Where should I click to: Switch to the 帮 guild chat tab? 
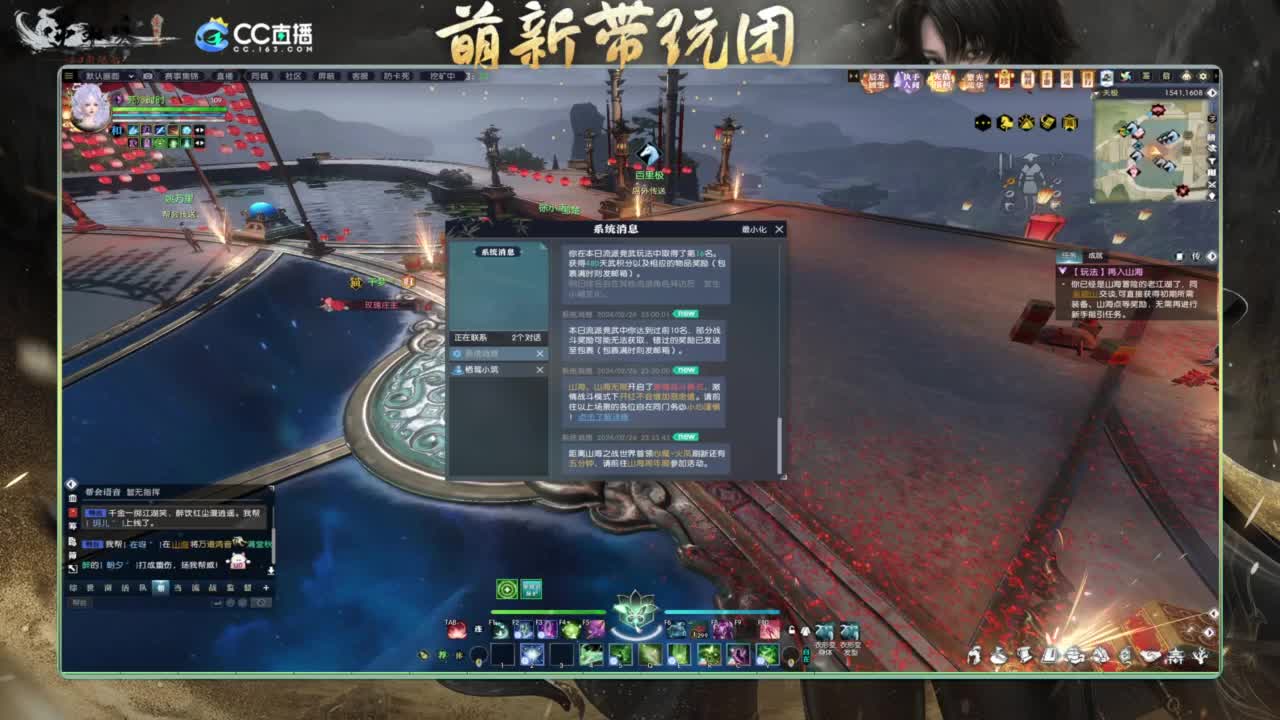click(x=163, y=588)
